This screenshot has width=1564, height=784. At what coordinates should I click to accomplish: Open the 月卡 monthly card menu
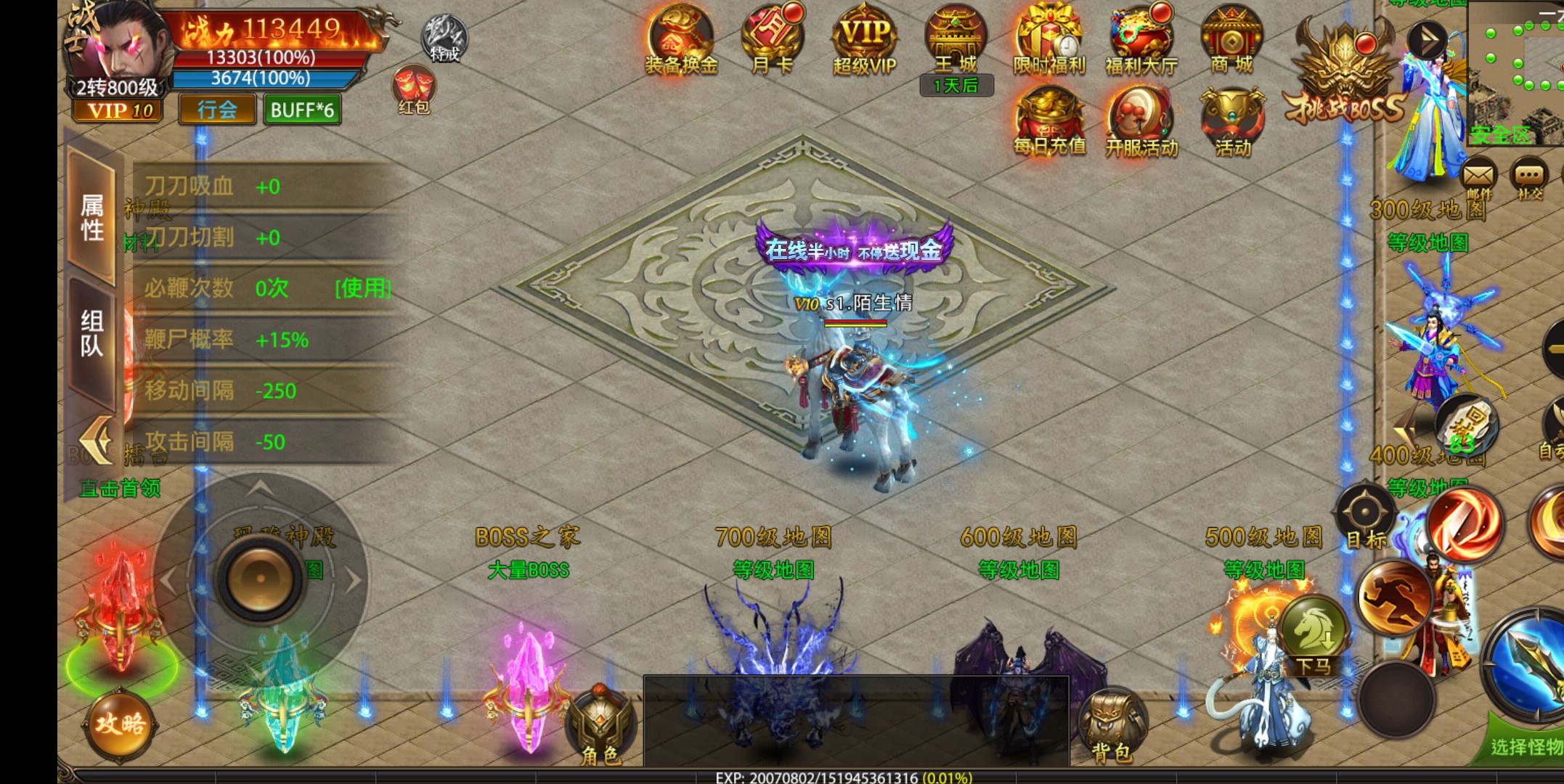pos(772,40)
